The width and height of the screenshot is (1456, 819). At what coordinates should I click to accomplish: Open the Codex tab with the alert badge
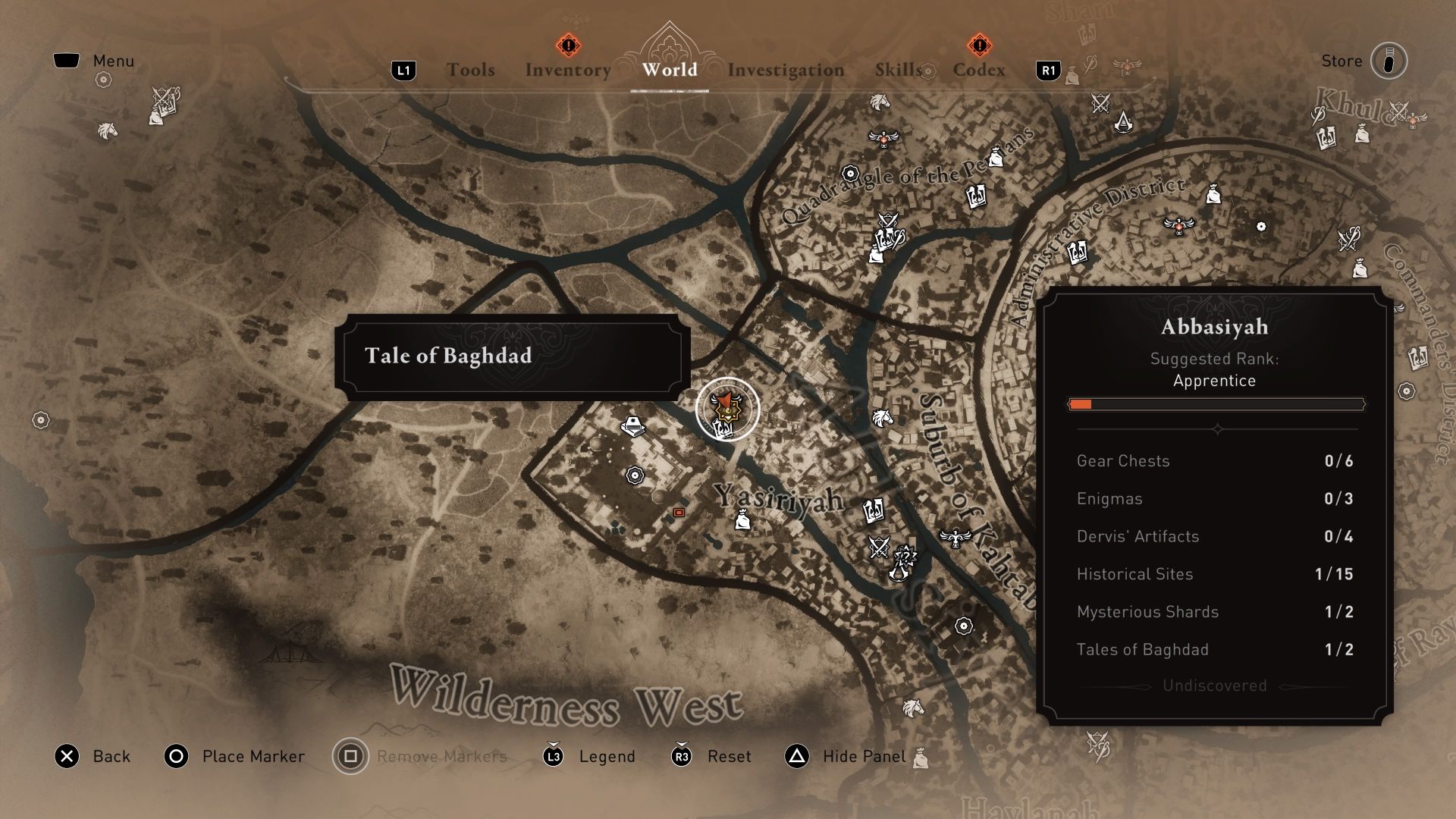pos(979,70)
